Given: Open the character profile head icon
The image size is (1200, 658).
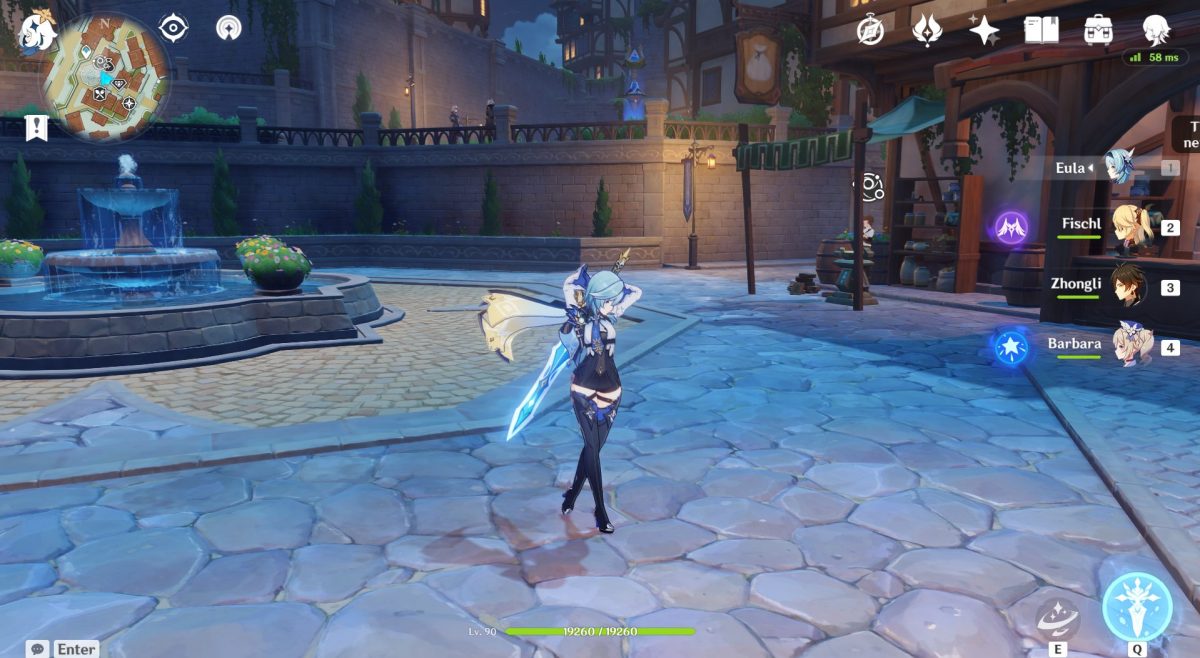Looking at the screenshot, I should pyautogui.click(x=1157, y=30).
